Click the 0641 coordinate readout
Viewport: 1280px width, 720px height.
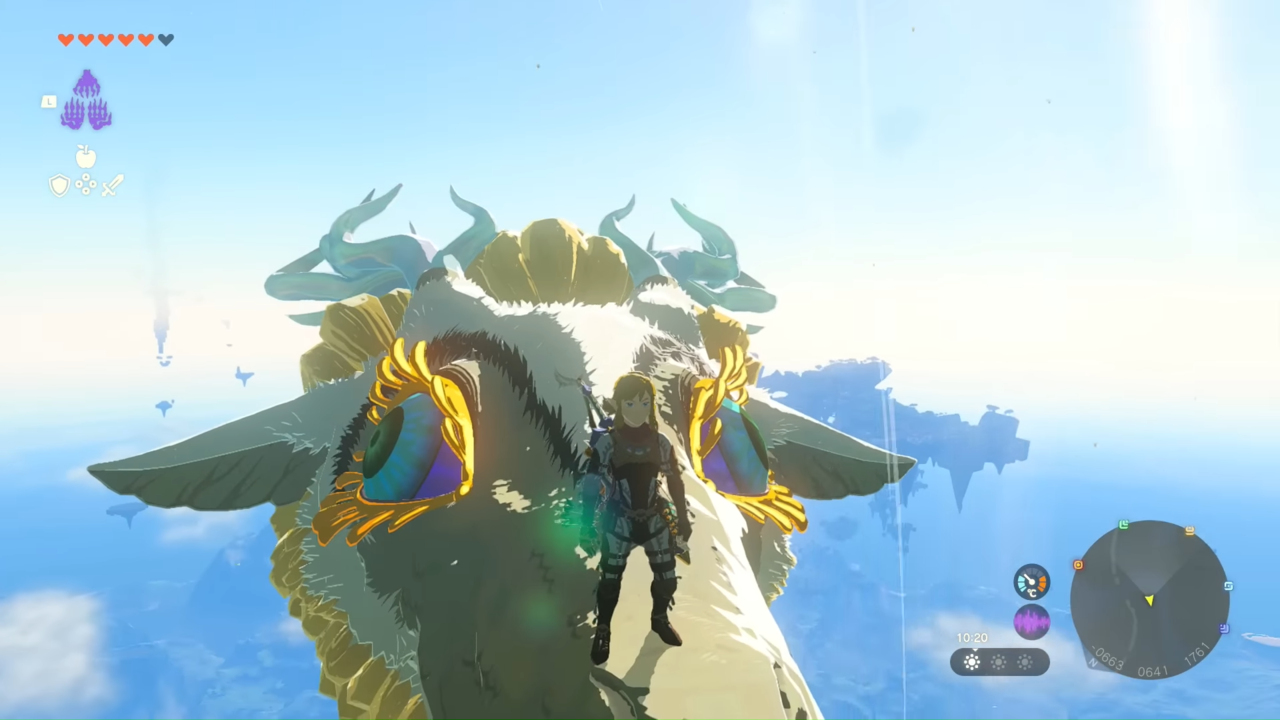pyautogui.click(x=1154, y=669)
